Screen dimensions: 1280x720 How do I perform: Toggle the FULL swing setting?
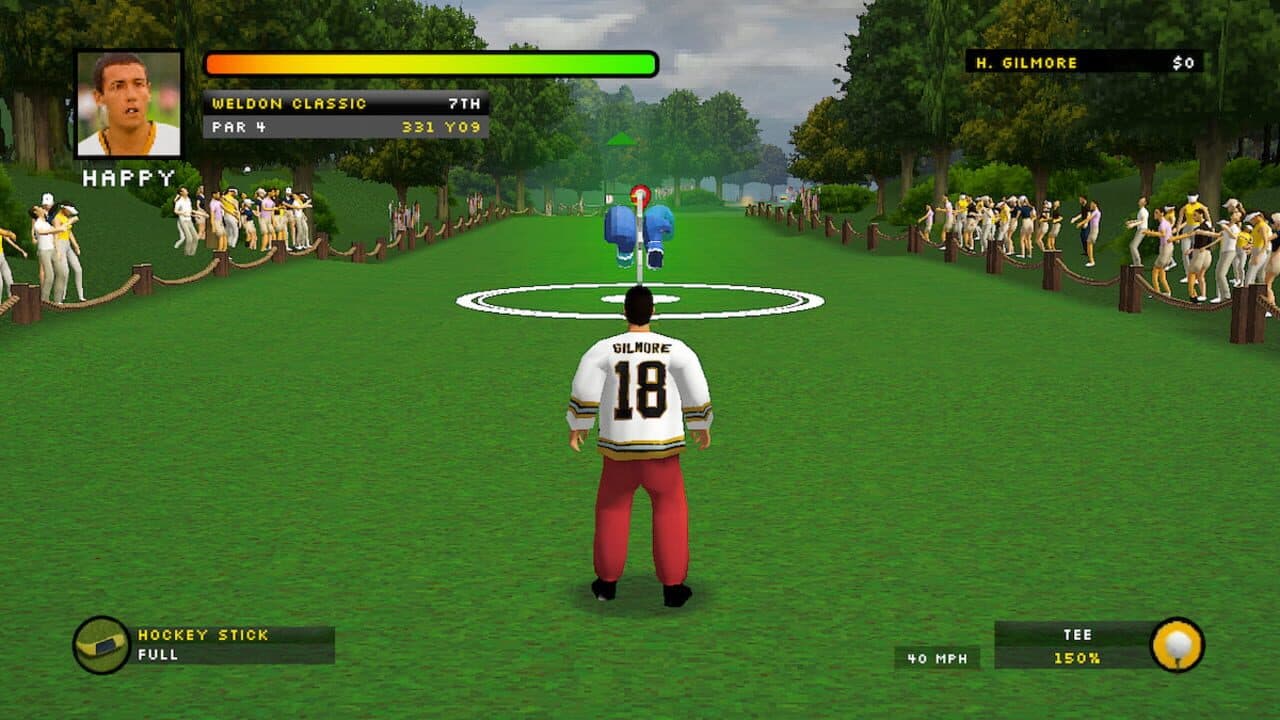point(159,651)
